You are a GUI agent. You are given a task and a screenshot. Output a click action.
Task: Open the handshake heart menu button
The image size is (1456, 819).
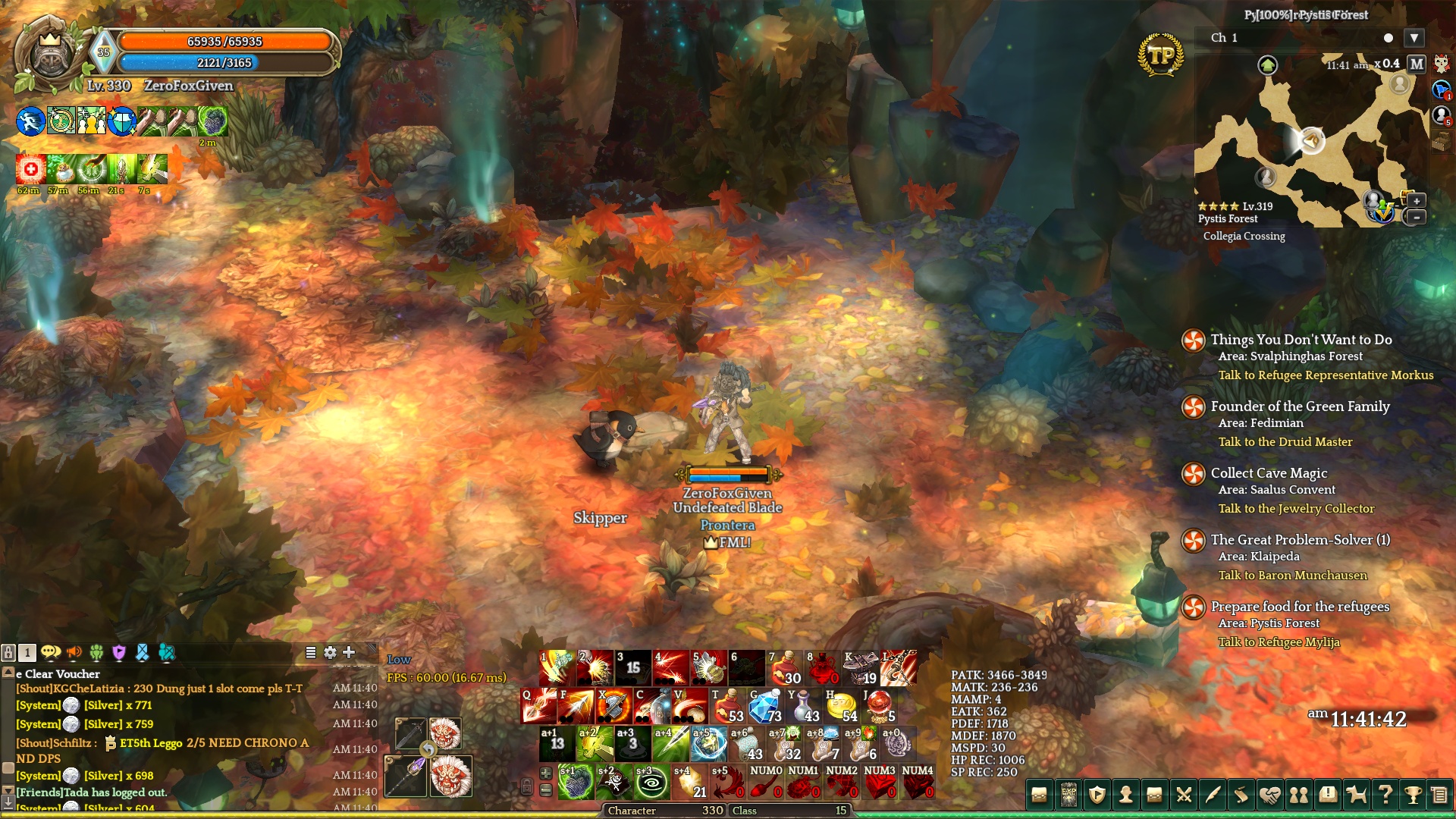1270,795
